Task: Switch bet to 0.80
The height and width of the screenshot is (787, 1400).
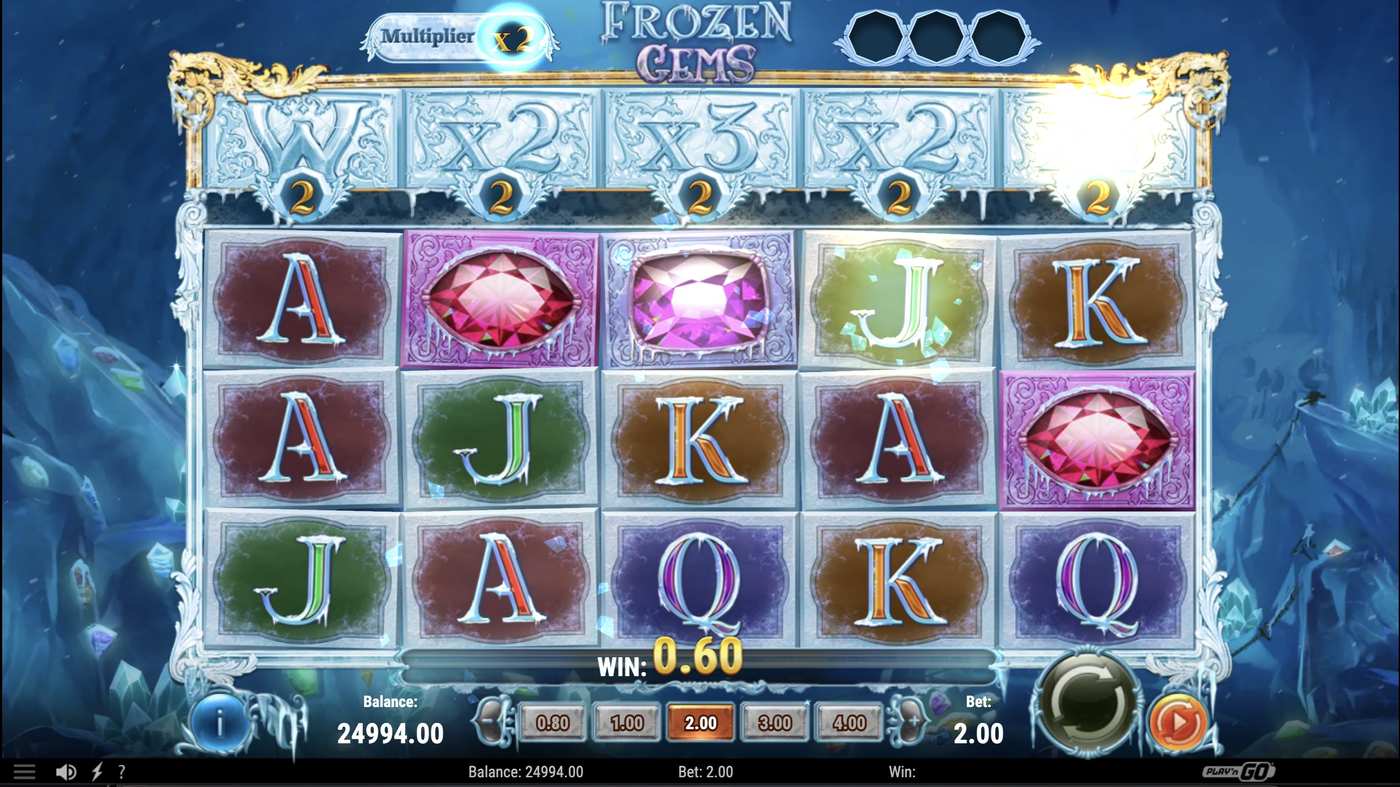Action: (553, 721)
